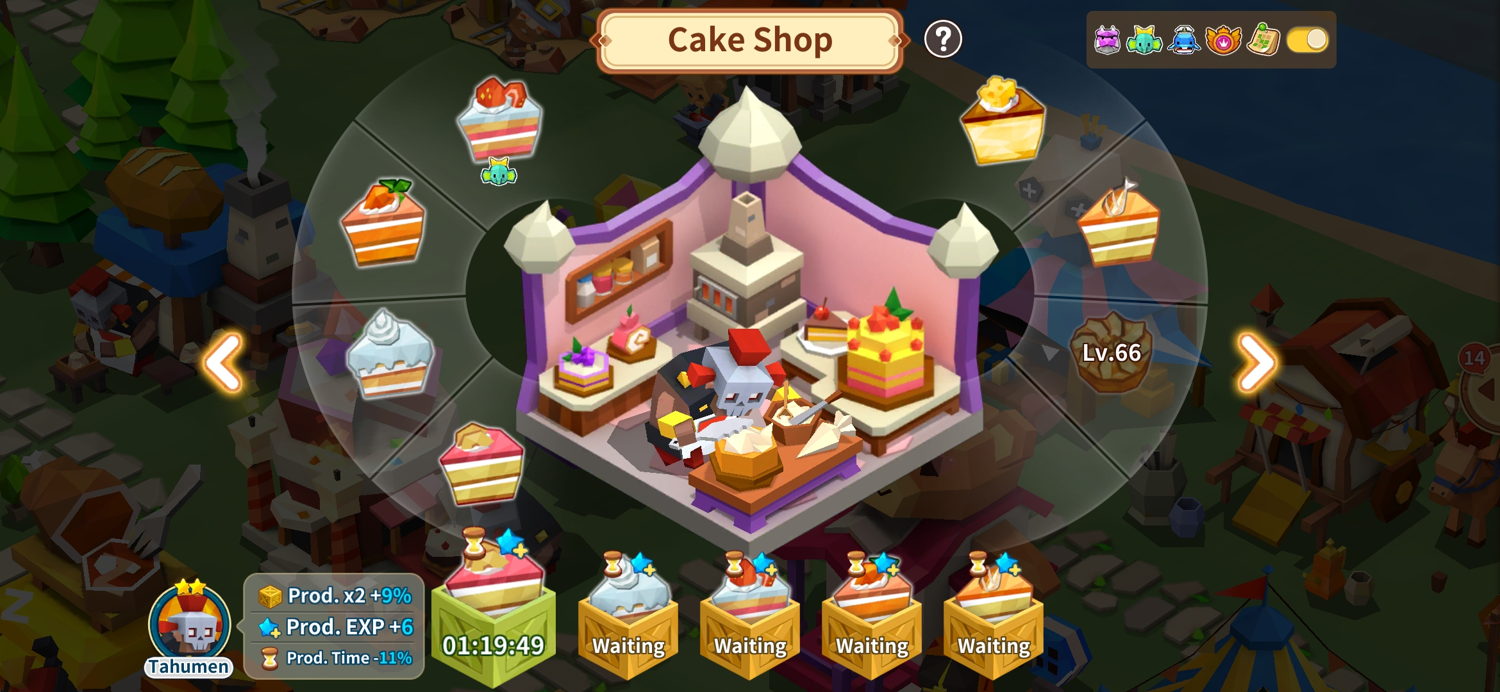Open the green pinned map note icon
This screenshot has height=692, width=1500.
tap(1264, 40)
